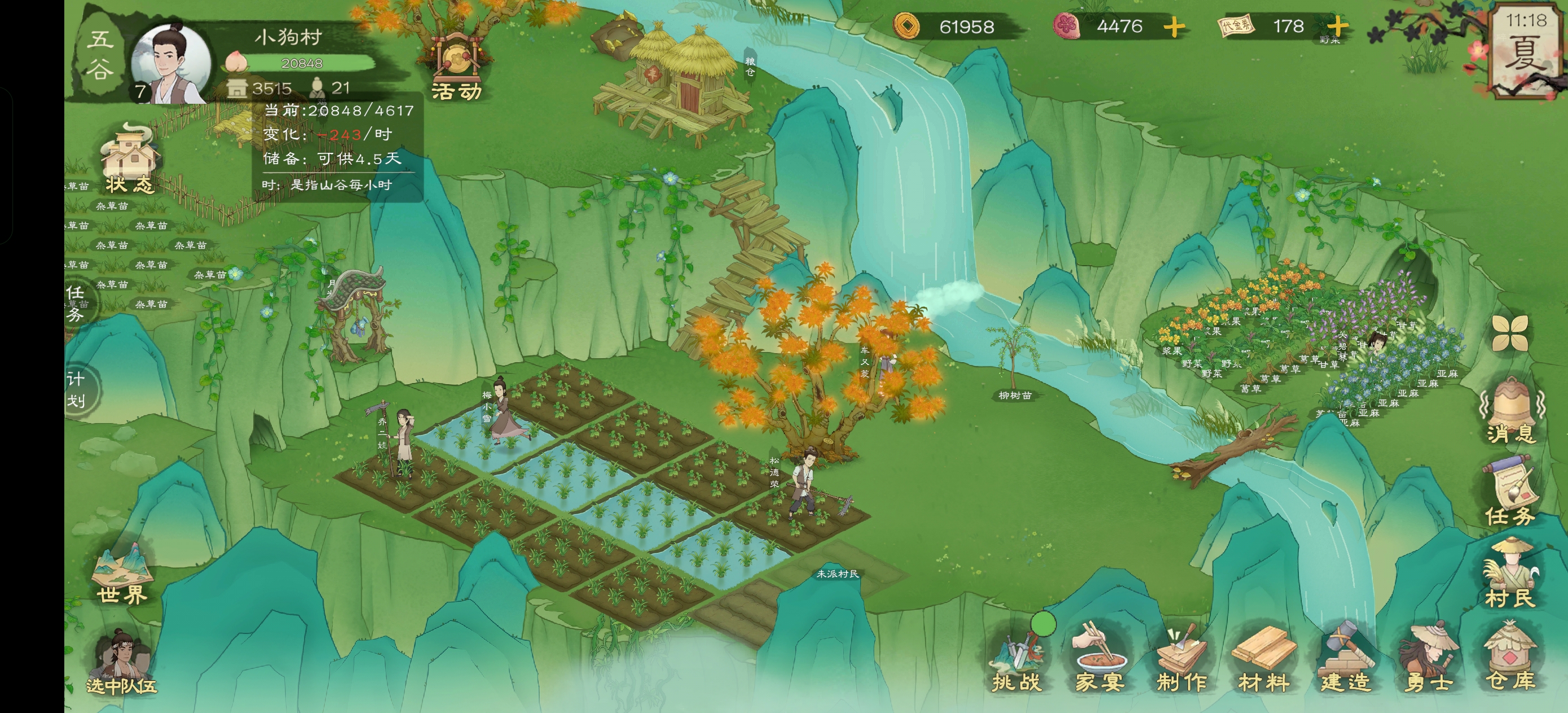Open the 家宴 family feast menu
The image size is (1568, 713).
[x=1099, y=661]
